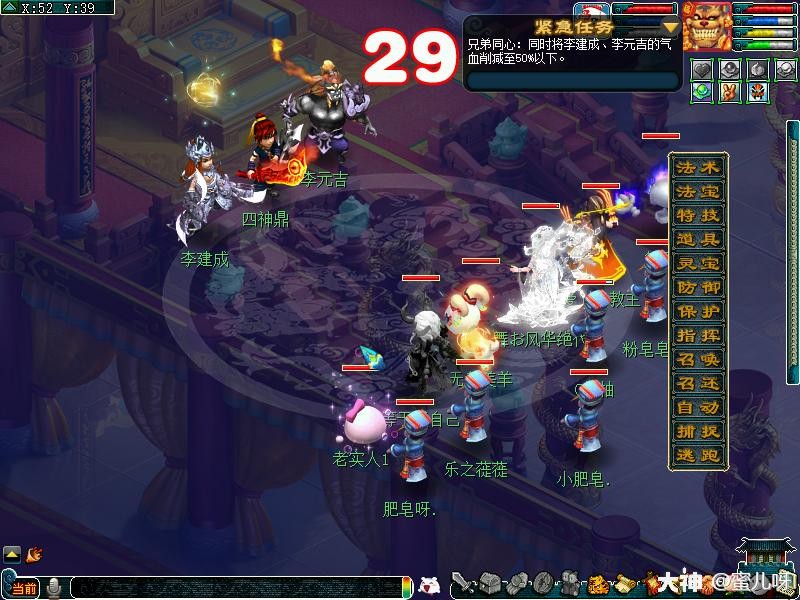Image resolution: width=800 pixels, height=600 pixels.
Task: Choose the 灵宝 battle command
Action: click(x=698, y=263)
